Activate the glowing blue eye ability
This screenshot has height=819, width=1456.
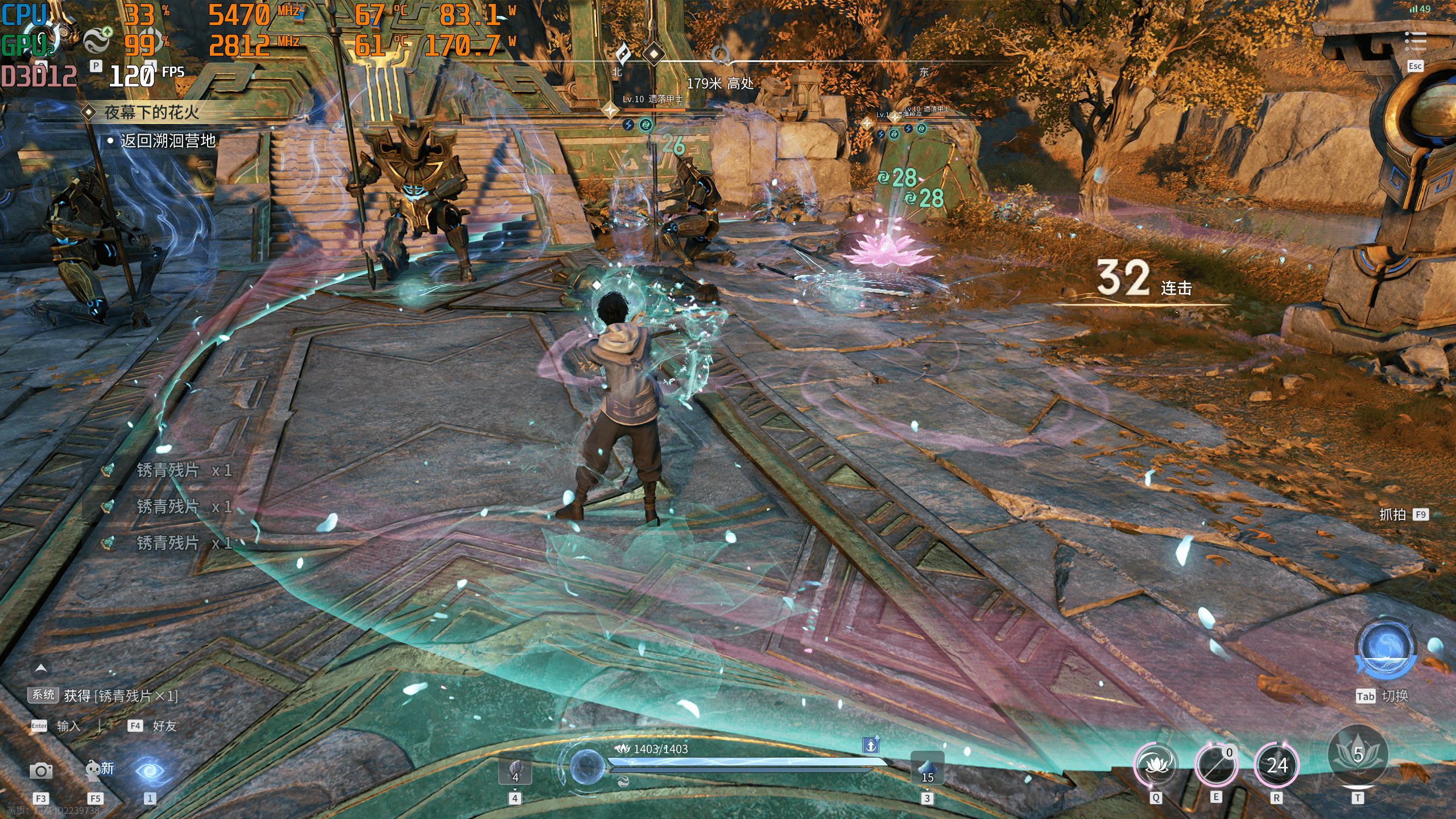[x=150, y=771]
